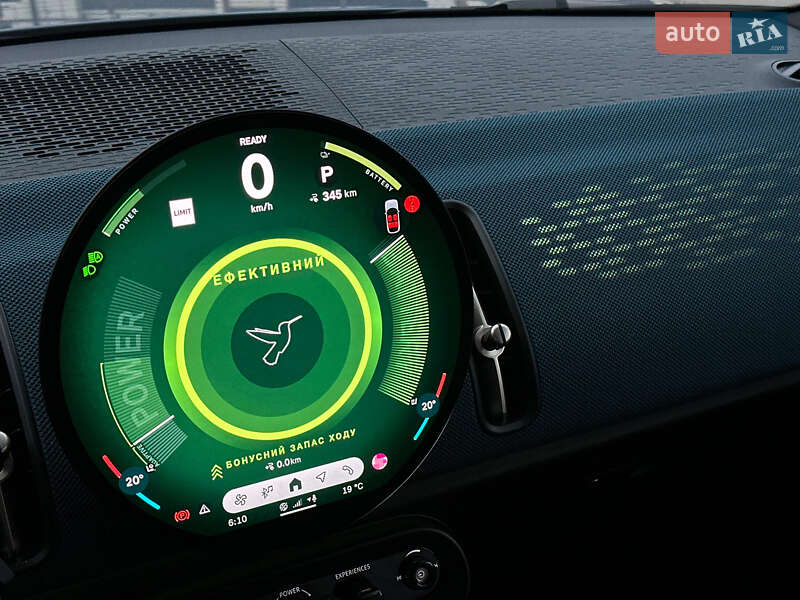Screen dimensions: 800x600
Task: Tap the red parking brake icon
Action: 182,515
